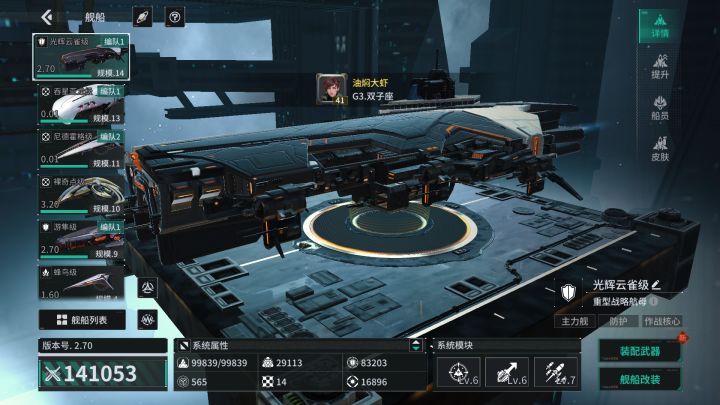Select the 光辉云雀级 ship card
This screenshot has height=405, width=720.
[x=80, y=57]
